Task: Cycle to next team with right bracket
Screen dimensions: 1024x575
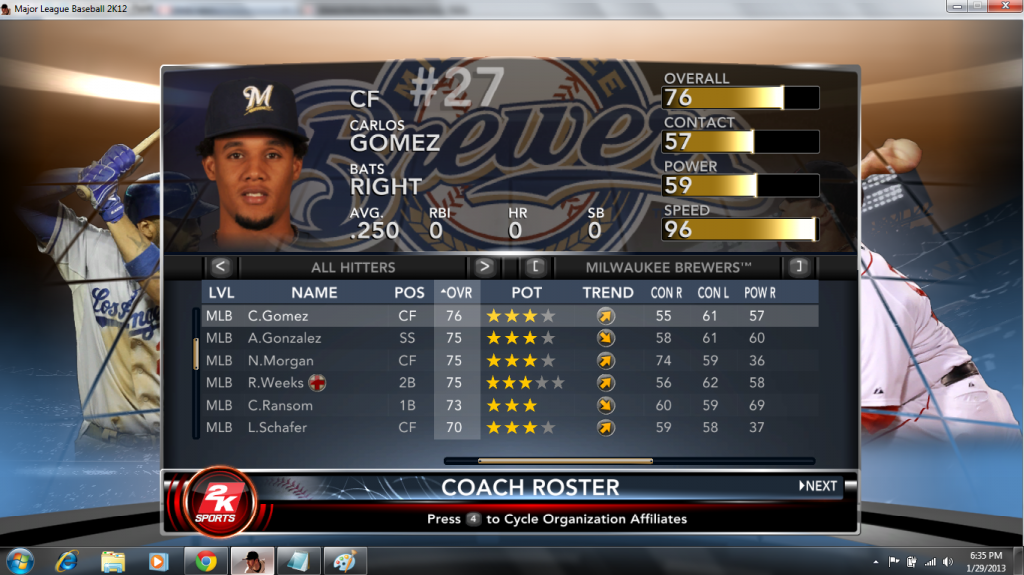Action: click(798, 267)
